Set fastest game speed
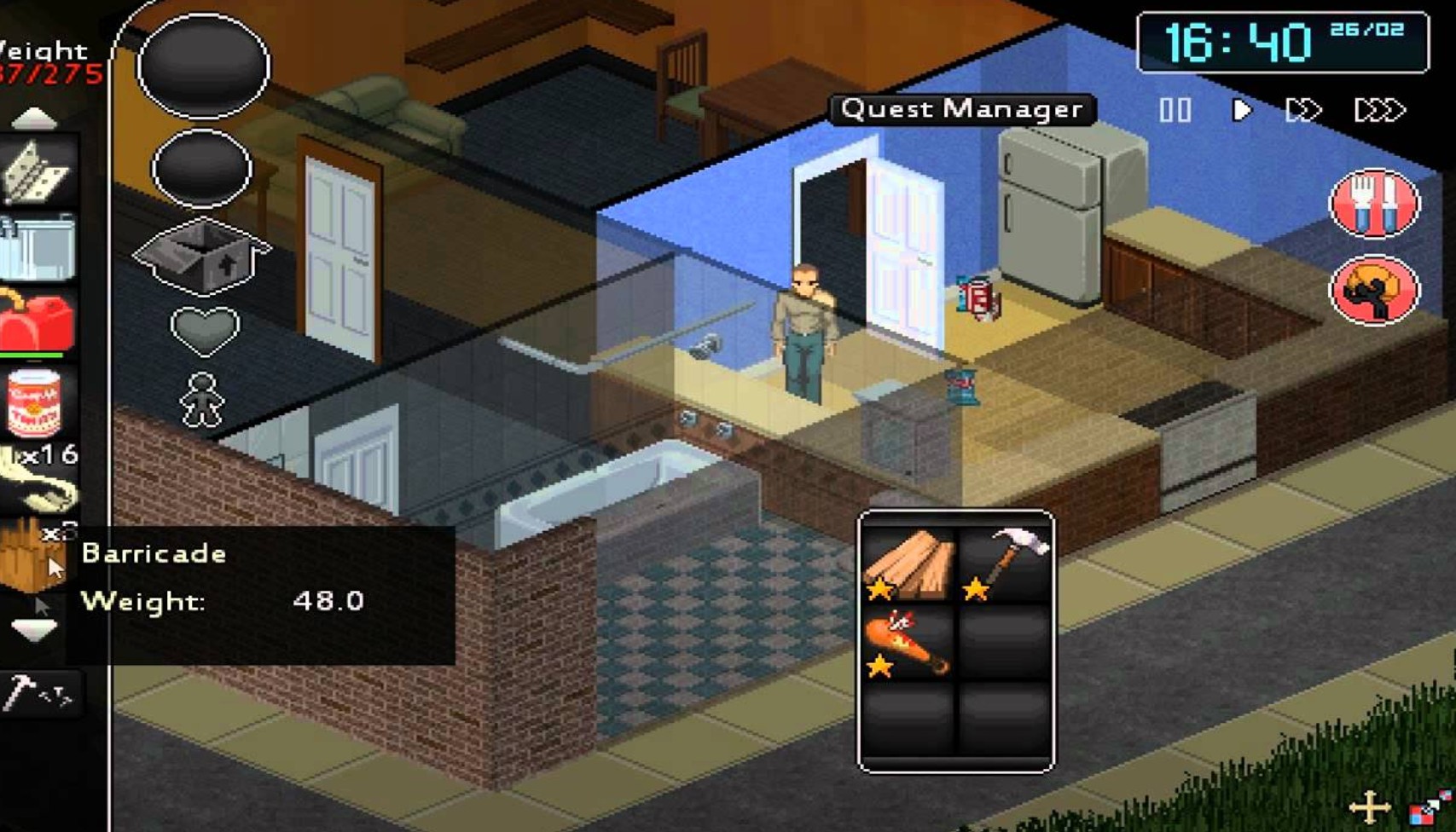The width and height of the screenshot is (1456, 832). tap(1382, 109)
